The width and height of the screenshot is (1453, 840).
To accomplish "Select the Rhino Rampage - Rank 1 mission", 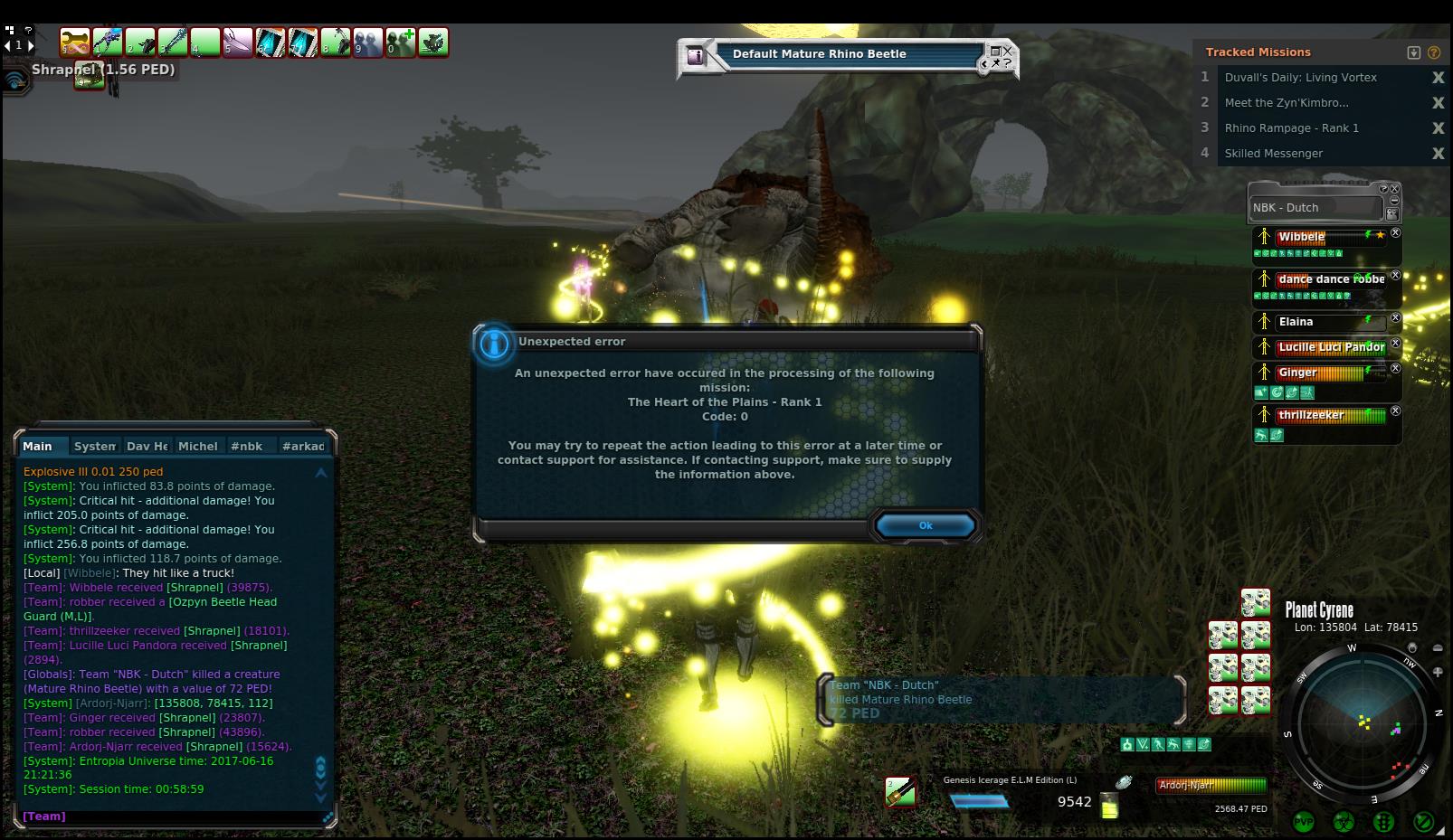I will 1291,128.
